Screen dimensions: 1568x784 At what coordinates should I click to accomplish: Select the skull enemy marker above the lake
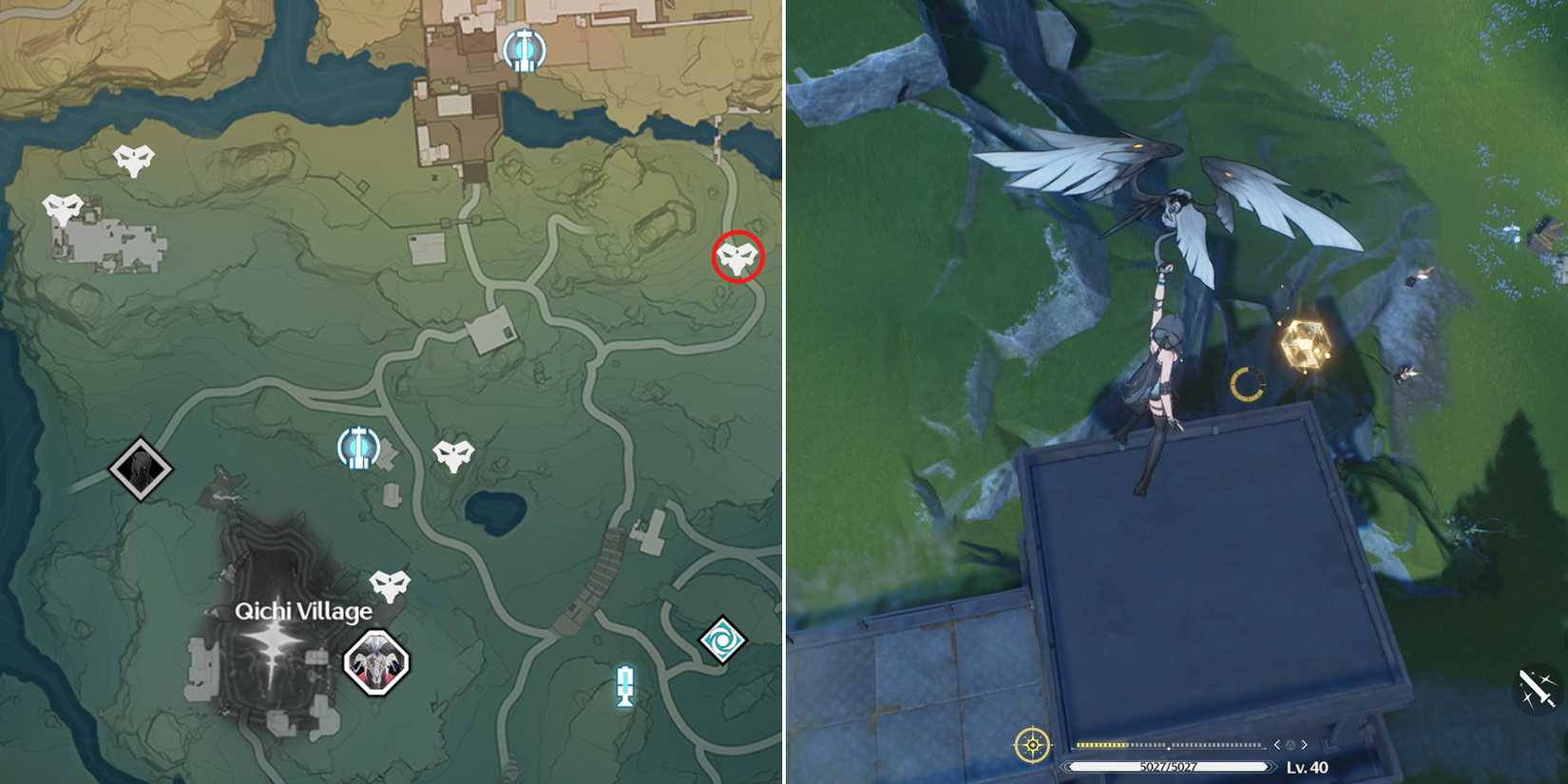(454, 454)
